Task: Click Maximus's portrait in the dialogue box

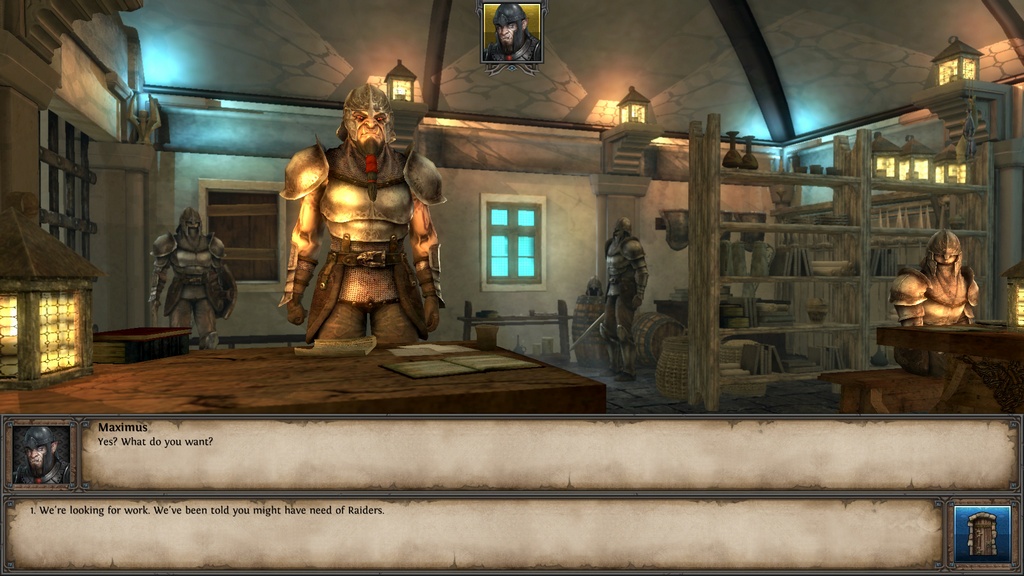Action: pyautogui.click(x=42, y=454)
